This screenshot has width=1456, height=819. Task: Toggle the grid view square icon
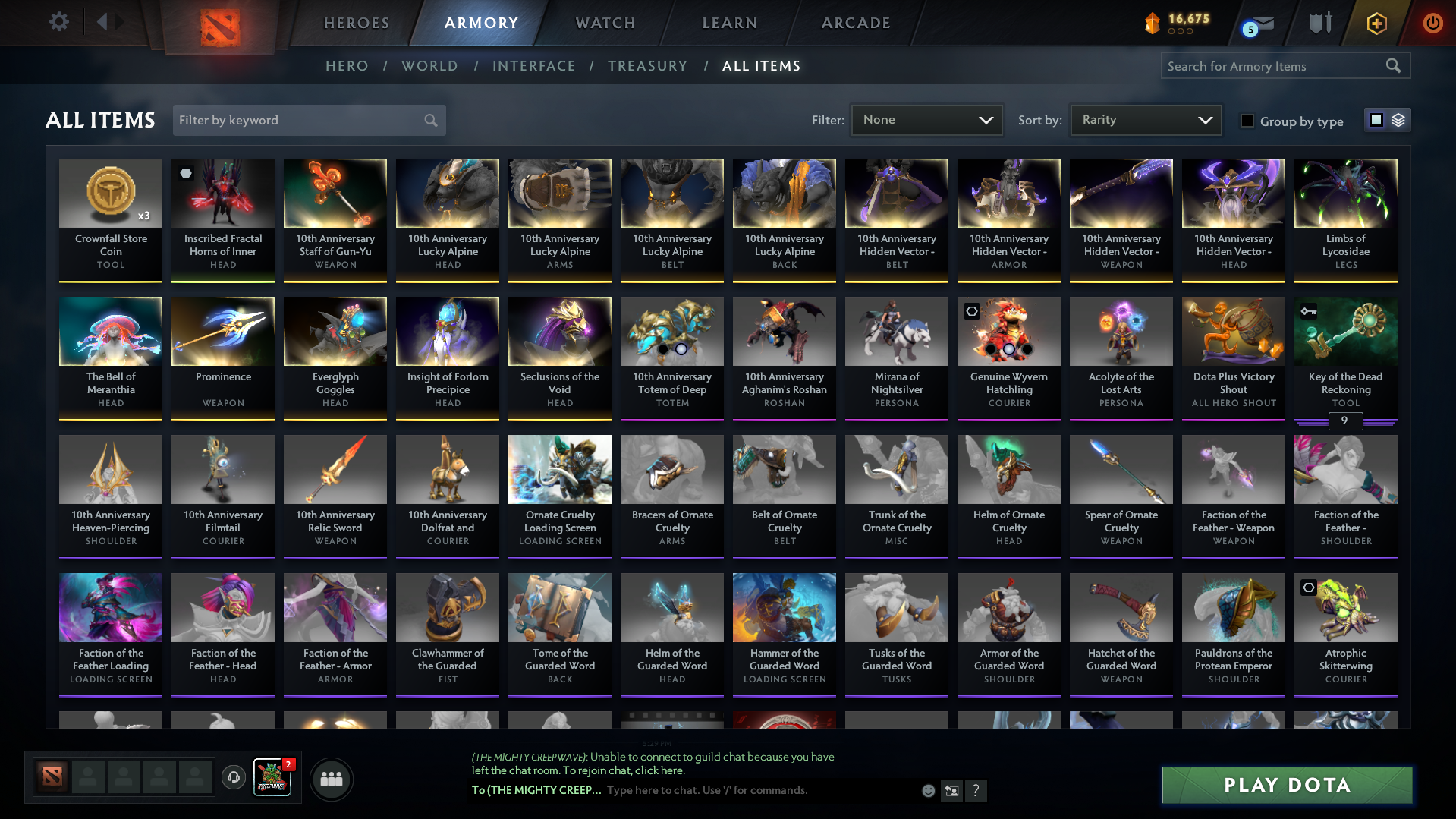(1376, 120)
